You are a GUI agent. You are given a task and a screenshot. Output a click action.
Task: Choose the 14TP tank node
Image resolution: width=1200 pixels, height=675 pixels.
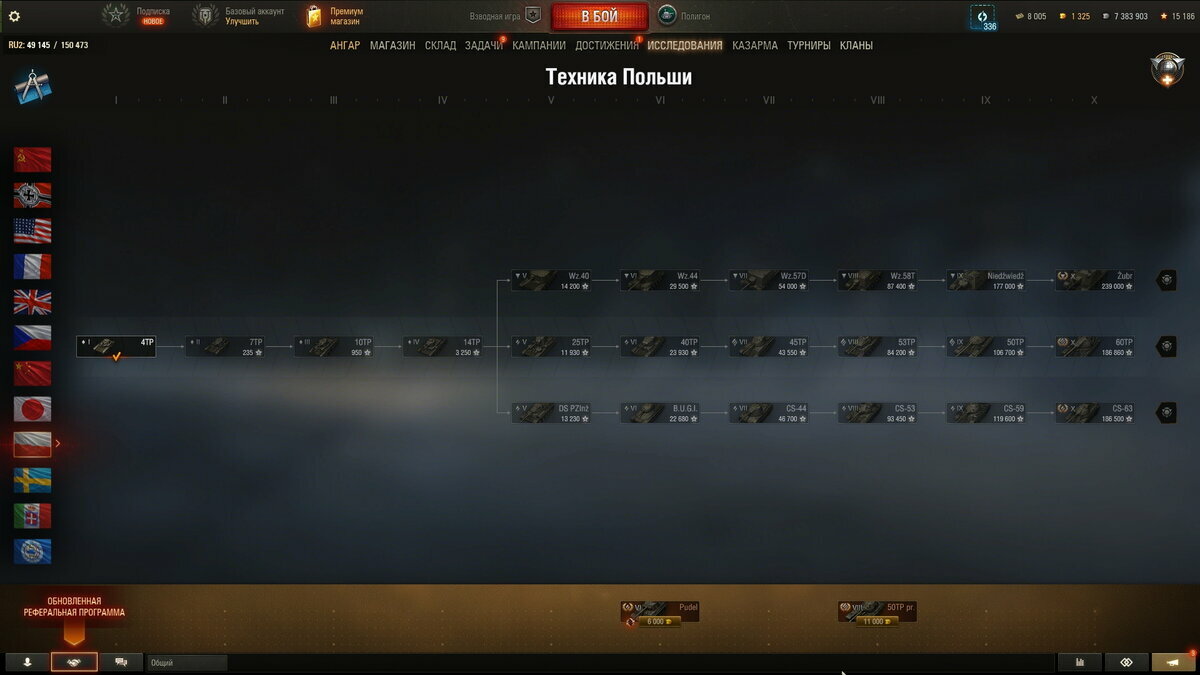point(442,346)
